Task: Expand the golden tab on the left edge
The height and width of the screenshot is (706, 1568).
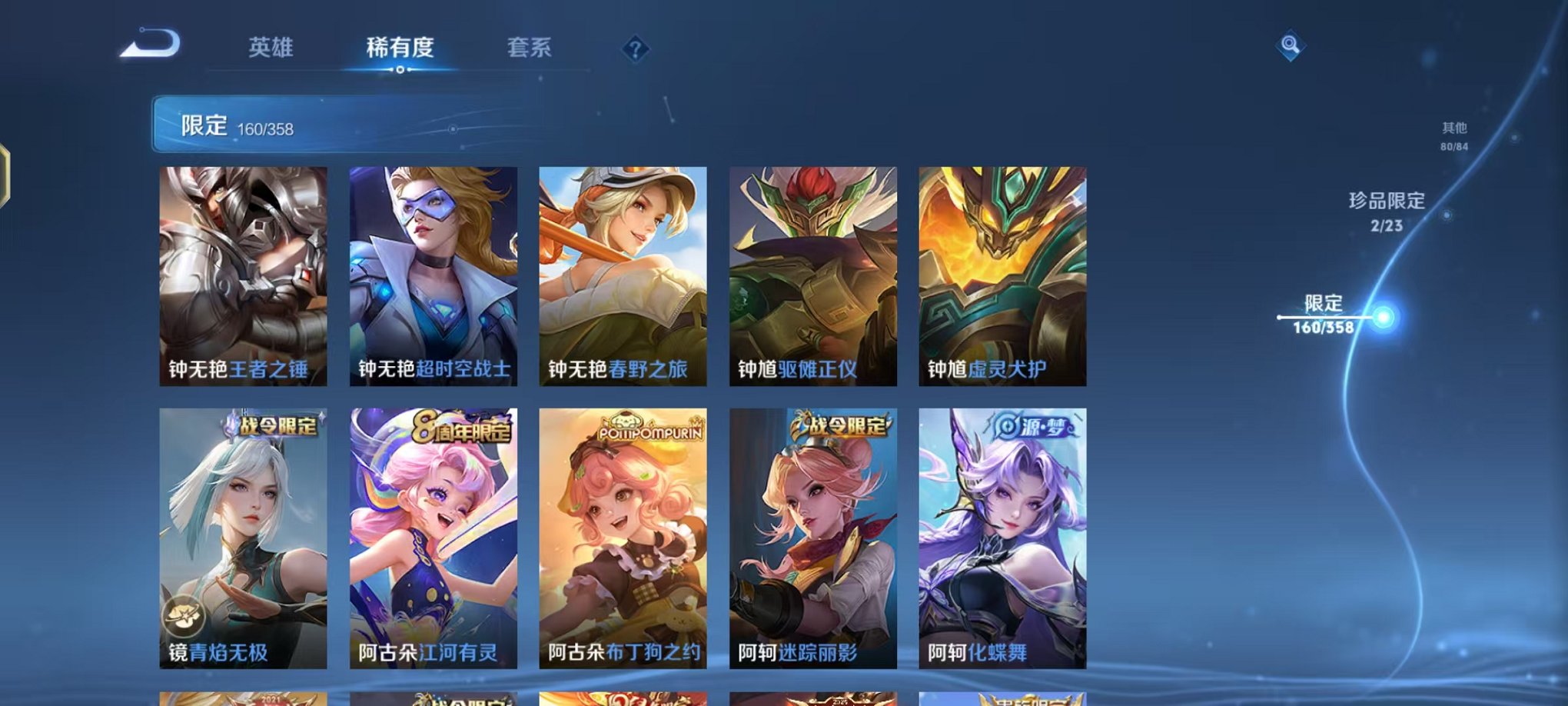Action: click(5, 173)
